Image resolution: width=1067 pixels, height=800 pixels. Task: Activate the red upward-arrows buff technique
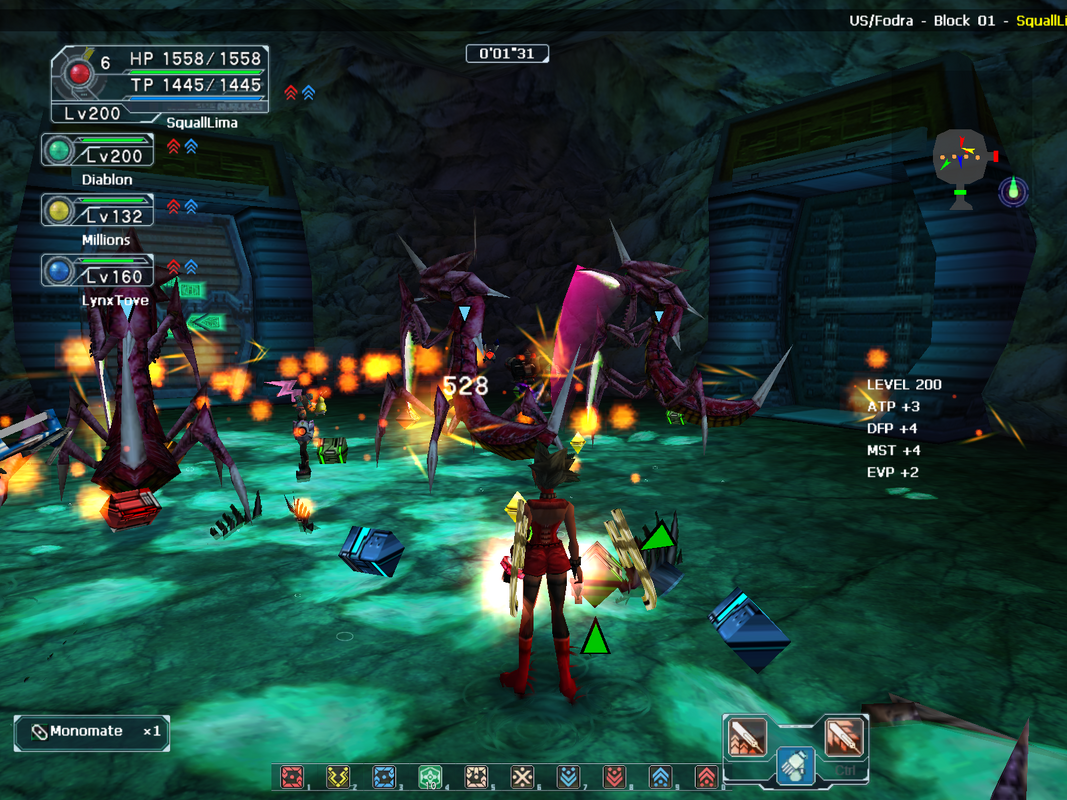click(x=705, y=777)
